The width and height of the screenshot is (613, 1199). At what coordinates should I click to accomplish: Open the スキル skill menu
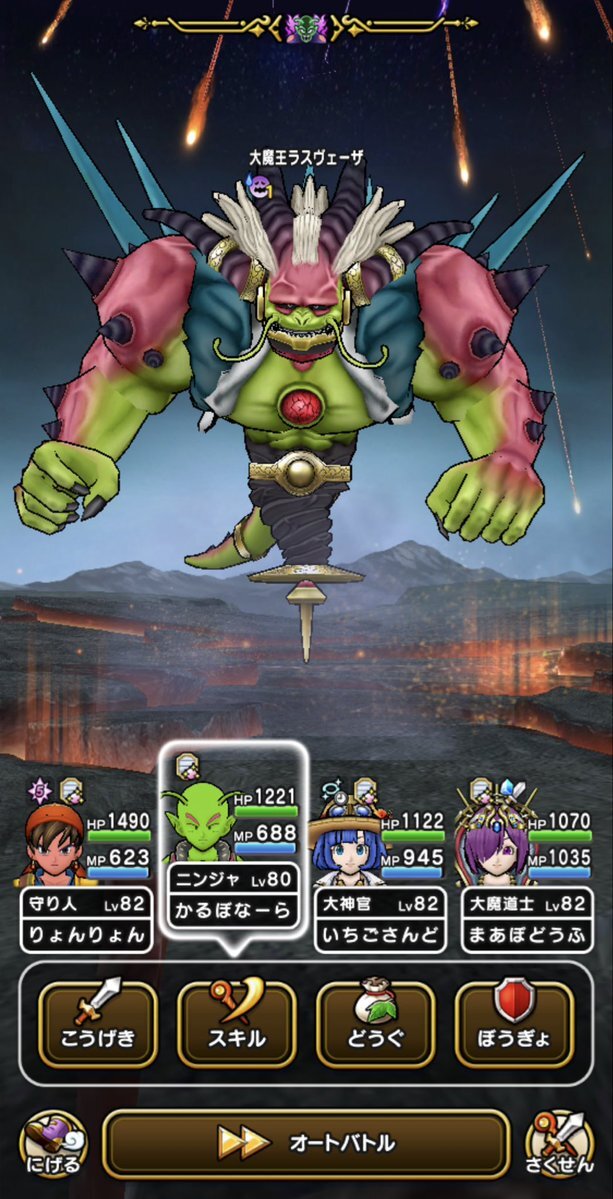tap(236, 1023)
